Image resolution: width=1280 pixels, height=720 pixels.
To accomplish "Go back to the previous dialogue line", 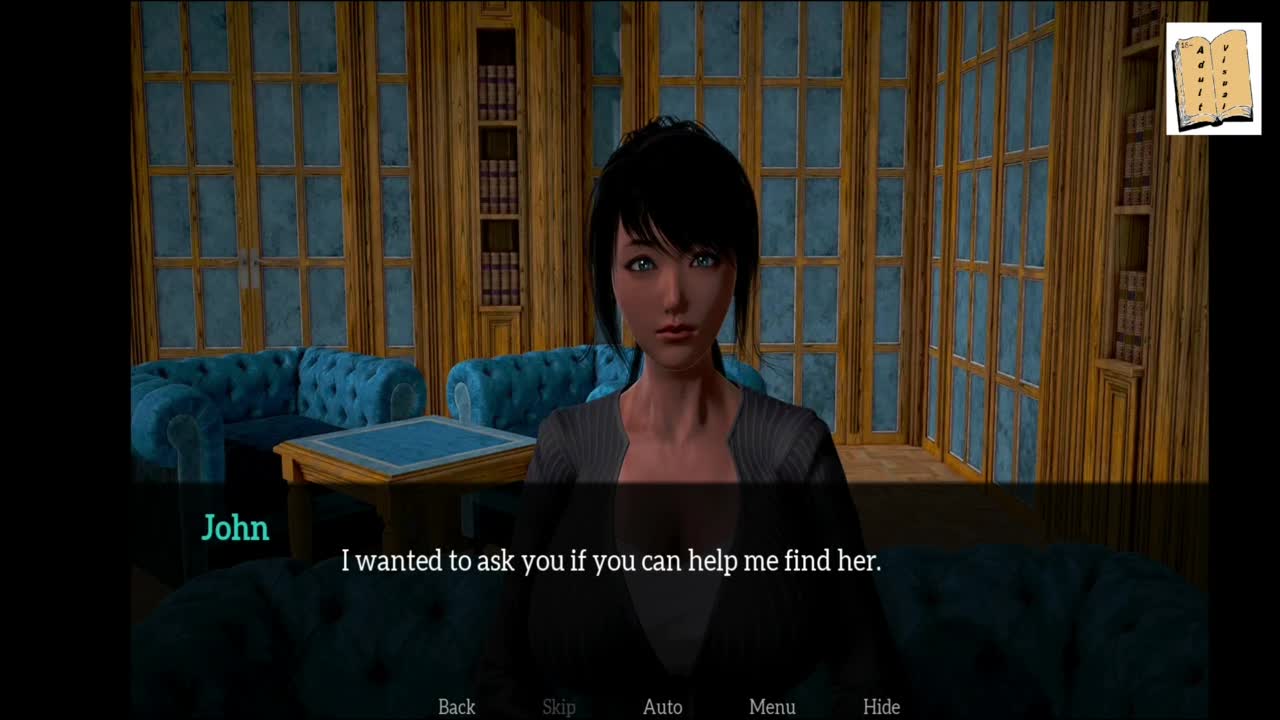I will coord(456,707).
